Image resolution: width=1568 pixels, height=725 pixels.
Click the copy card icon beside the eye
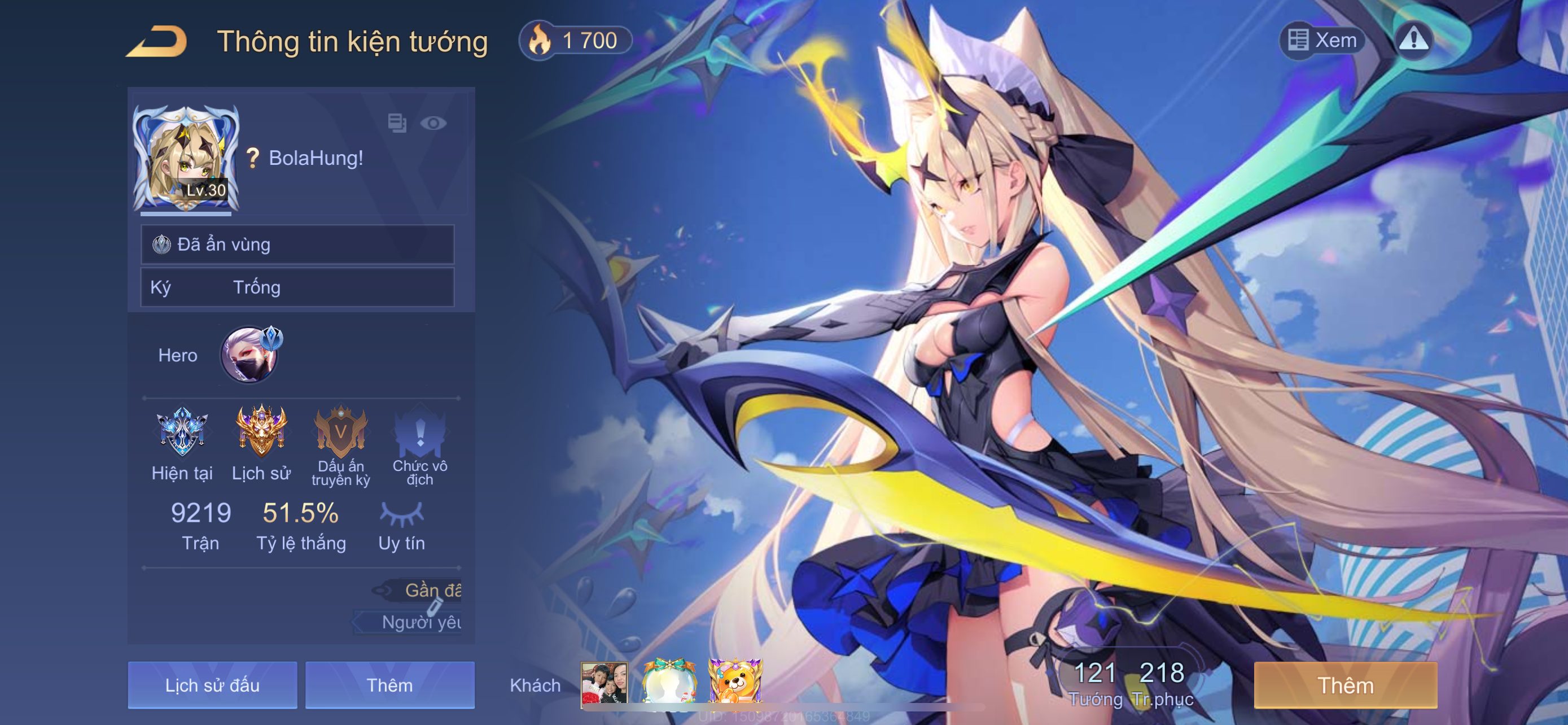(x=397, y=123)
